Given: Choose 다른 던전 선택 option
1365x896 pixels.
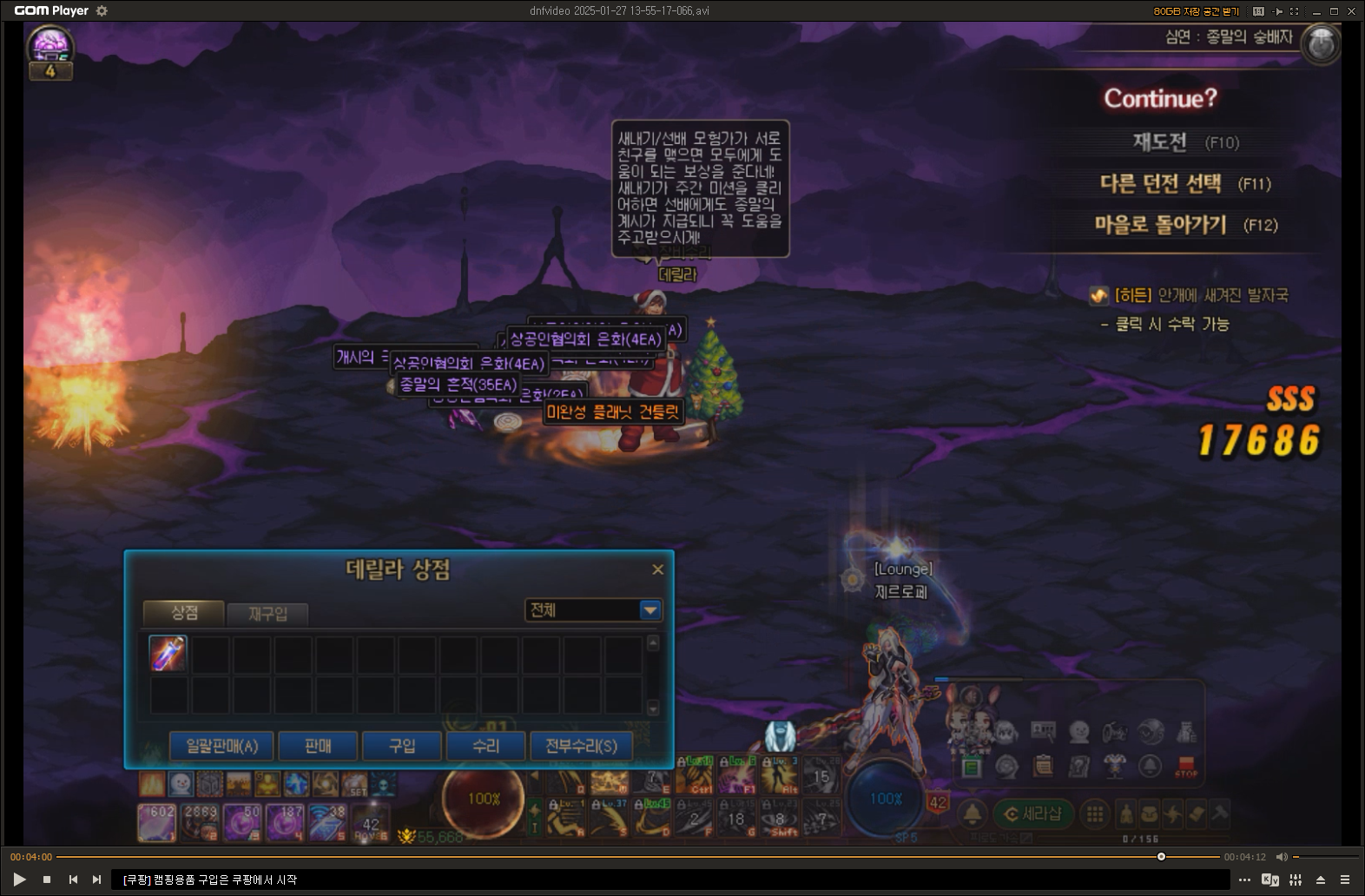Looking at the screenshot, I should 1160,183.
